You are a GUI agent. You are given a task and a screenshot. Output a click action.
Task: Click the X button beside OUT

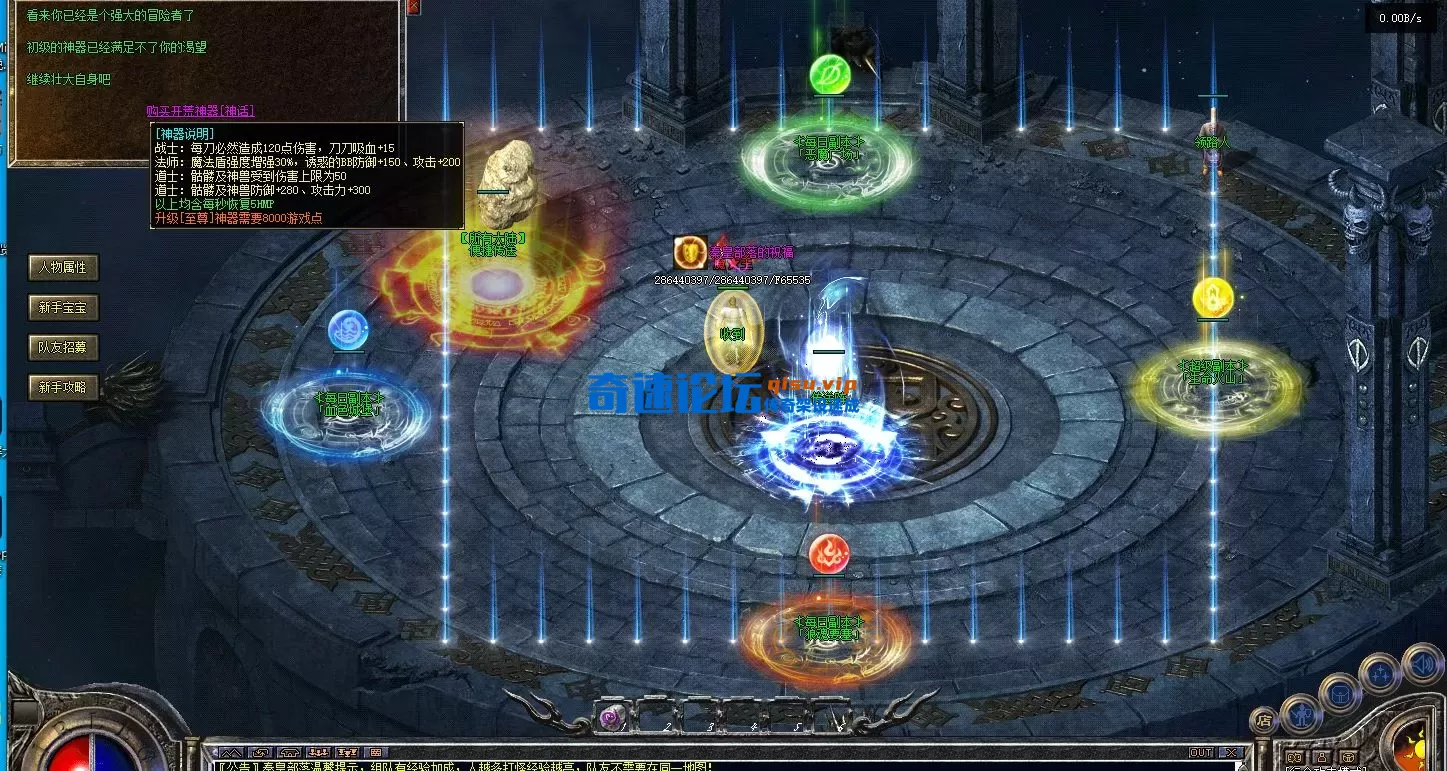1231,752
